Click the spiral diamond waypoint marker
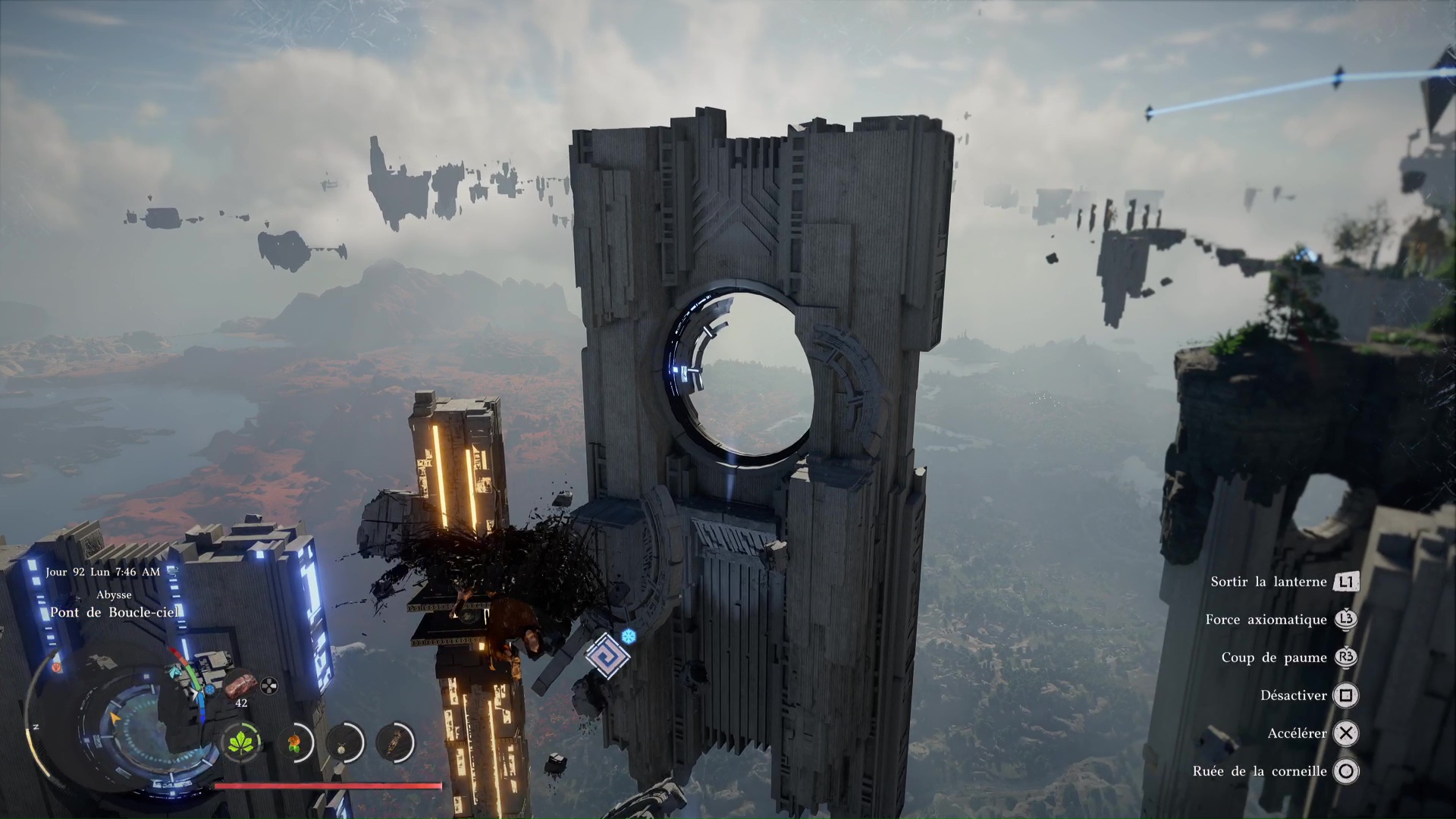1456x819 pixels. pos(607,655)
